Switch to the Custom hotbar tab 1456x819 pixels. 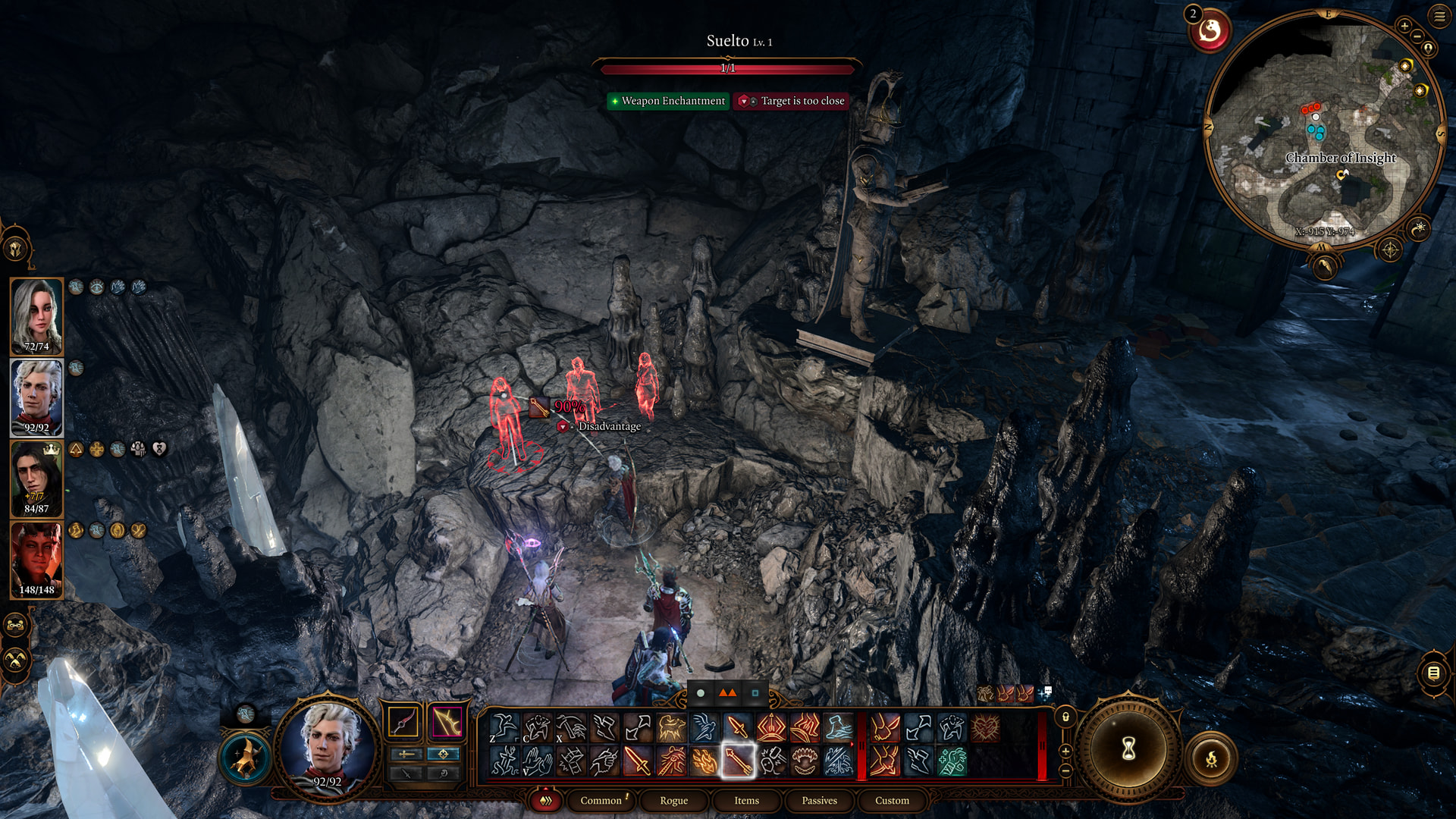892,800
